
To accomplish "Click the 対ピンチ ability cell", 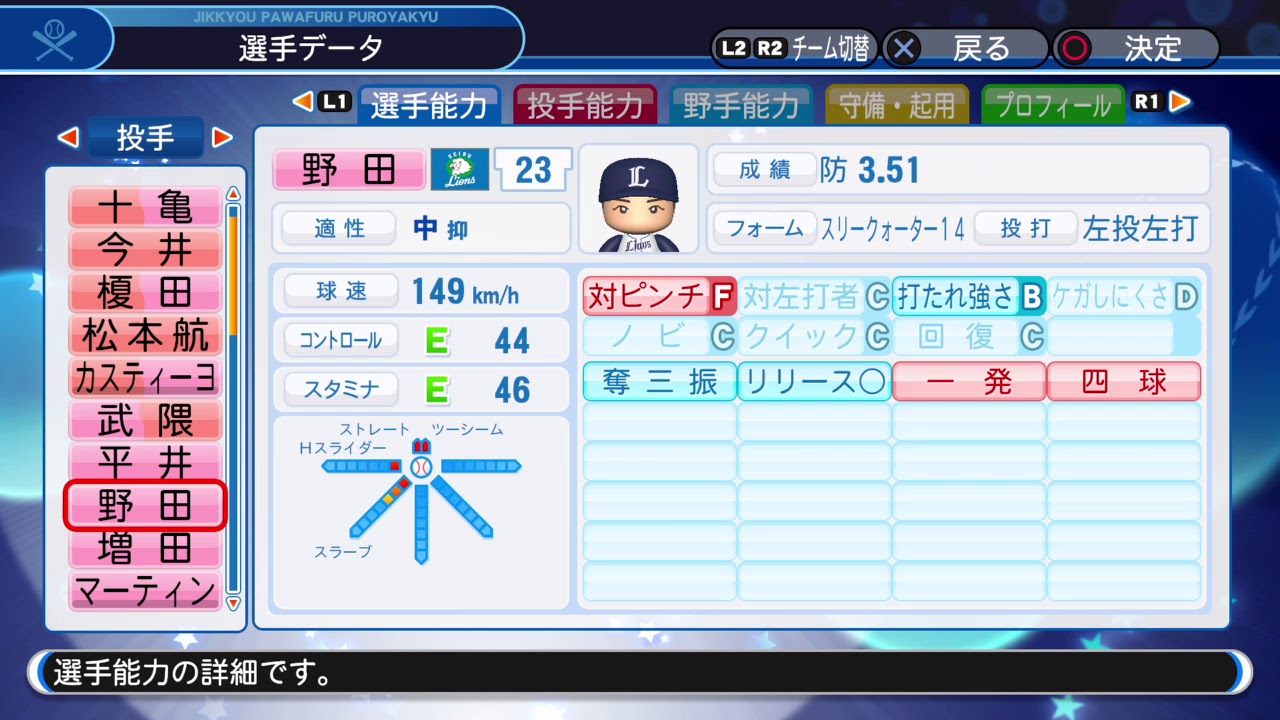I will click(x=659, y=296).
